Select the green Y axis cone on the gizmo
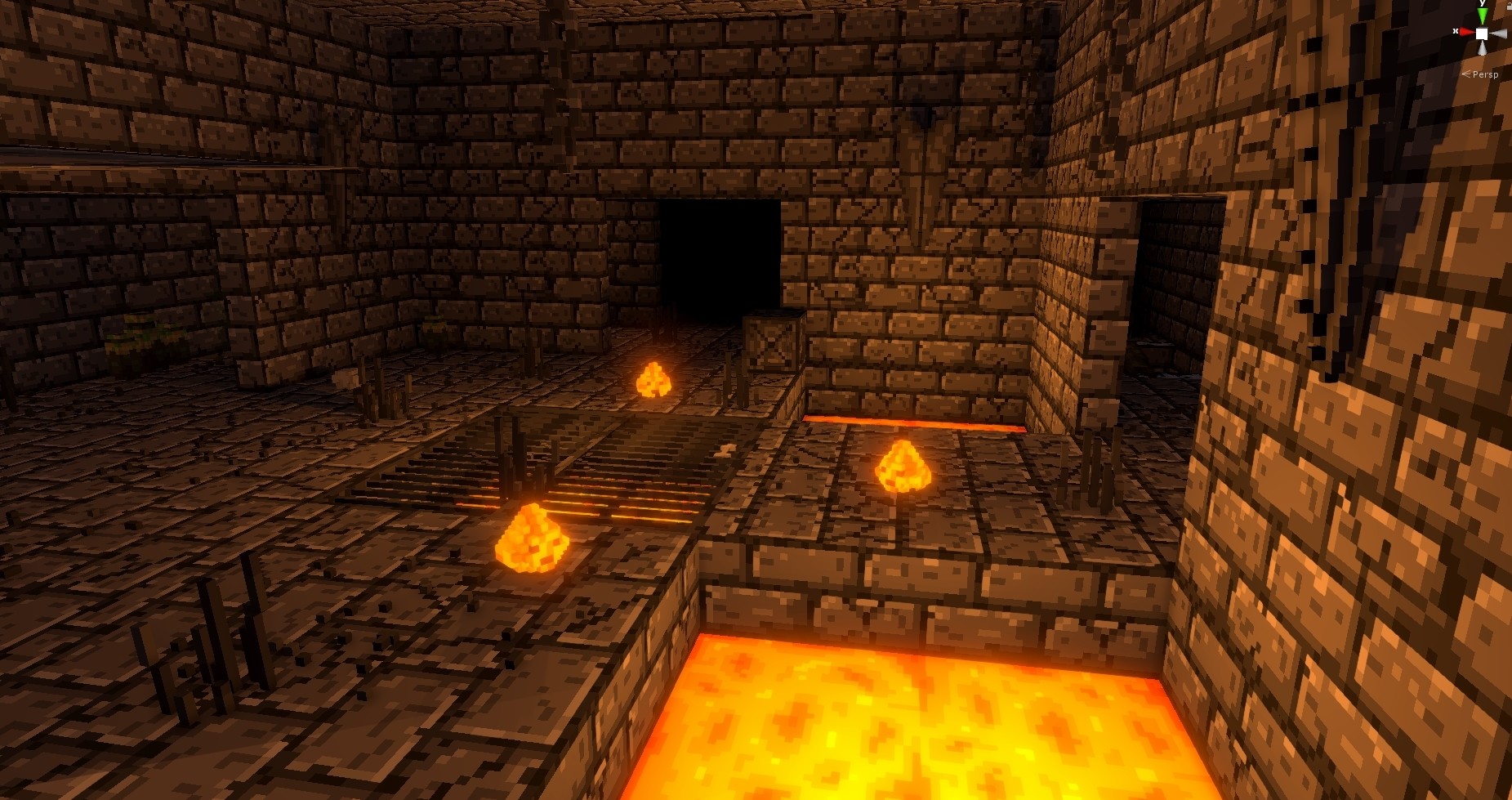 (x=1483, y=12)
